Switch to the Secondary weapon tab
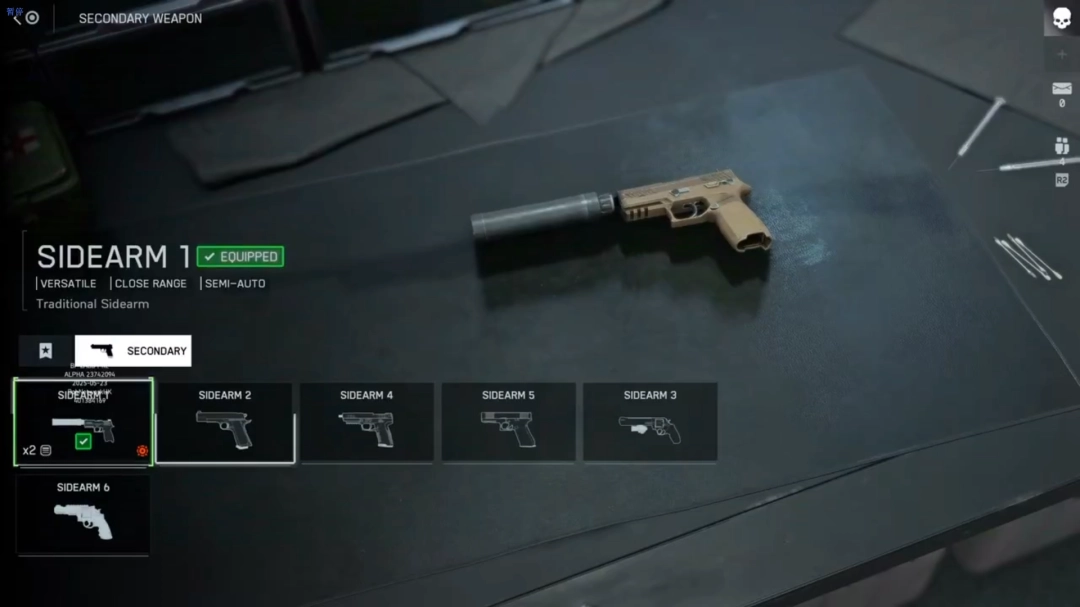 [134, 351]
